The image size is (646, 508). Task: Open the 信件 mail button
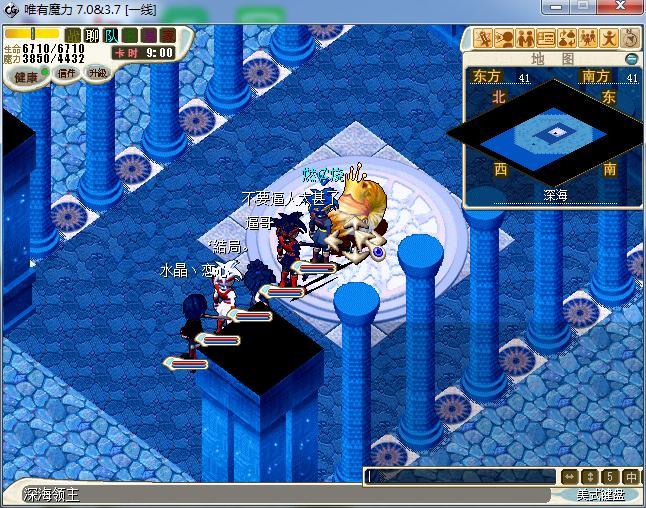67,73
